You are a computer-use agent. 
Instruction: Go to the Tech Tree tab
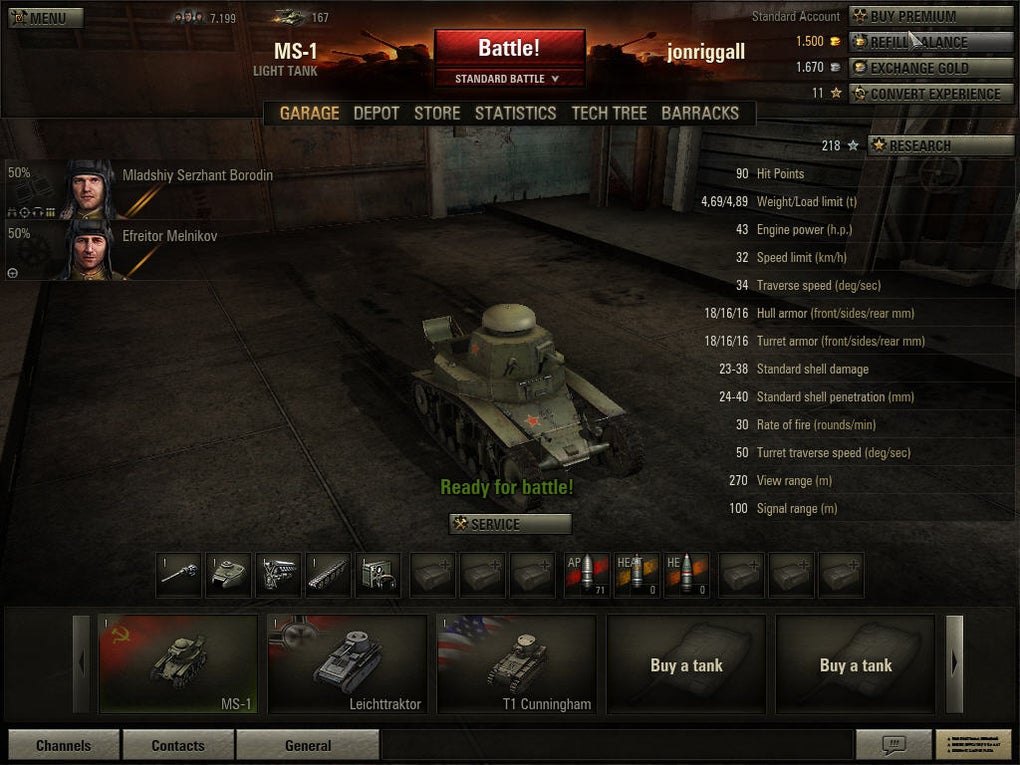[x=609, y=113]
